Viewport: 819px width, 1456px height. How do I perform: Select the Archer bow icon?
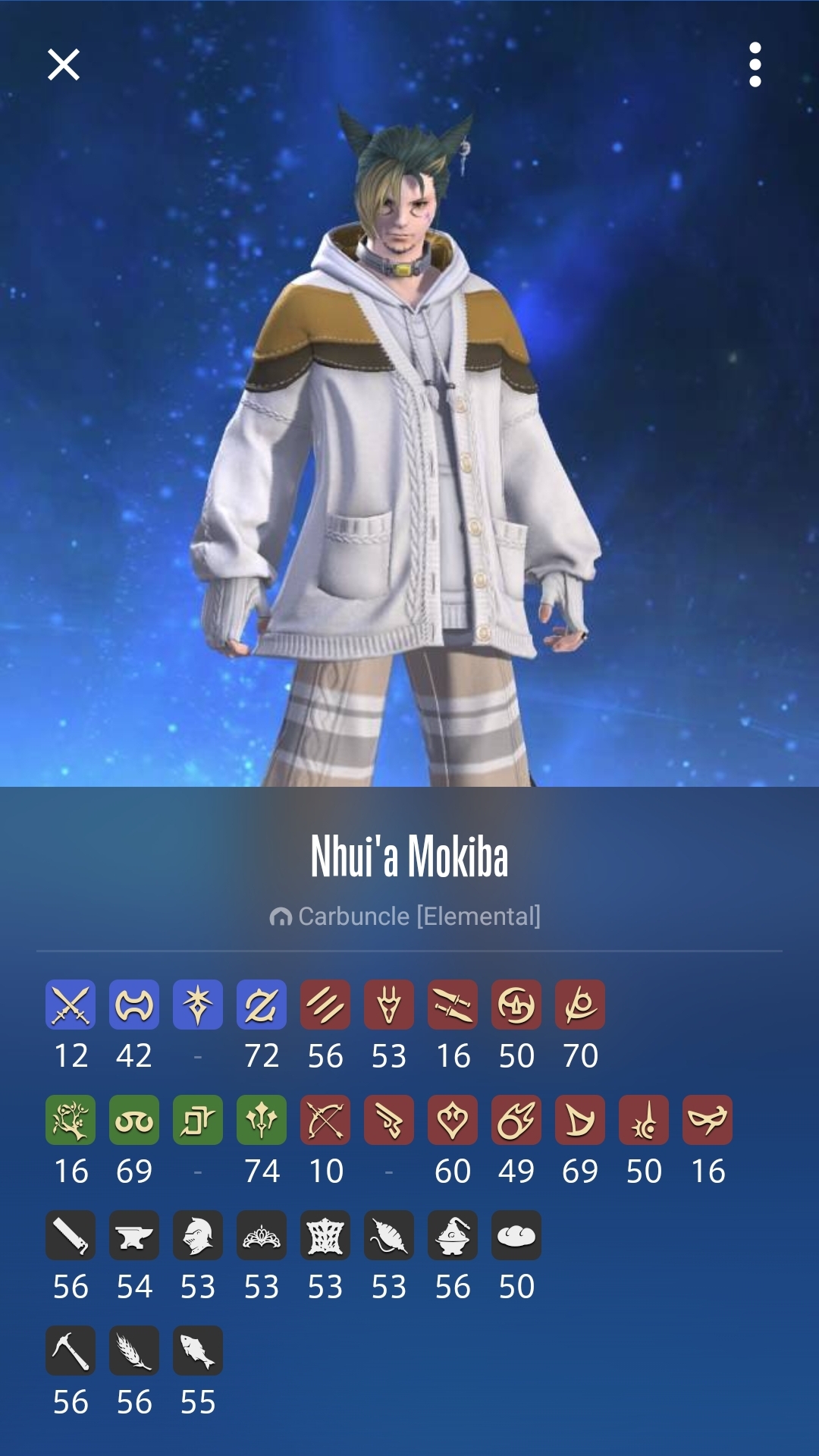click(325, 1120)
